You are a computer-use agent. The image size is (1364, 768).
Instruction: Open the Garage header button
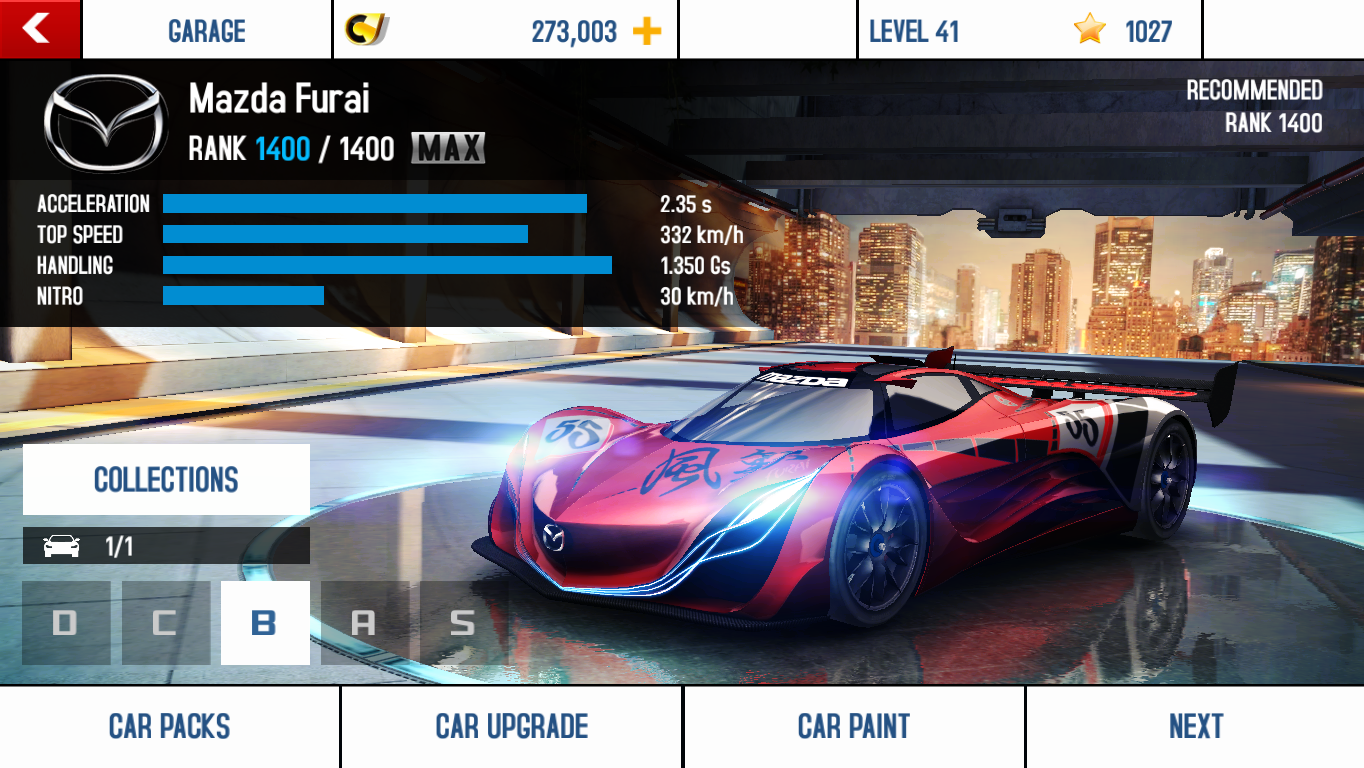tap(207, 31)
